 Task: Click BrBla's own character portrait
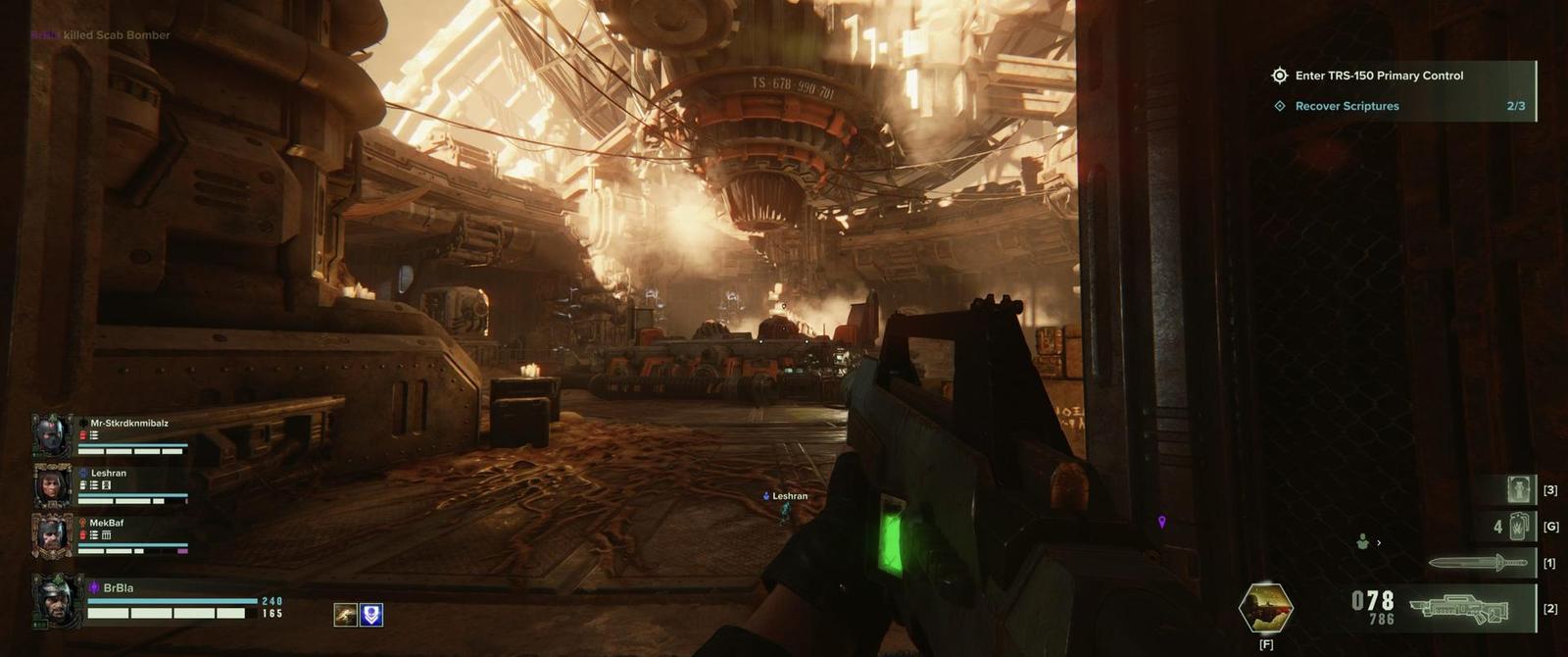pyautogui.click(x=54, y=599)
